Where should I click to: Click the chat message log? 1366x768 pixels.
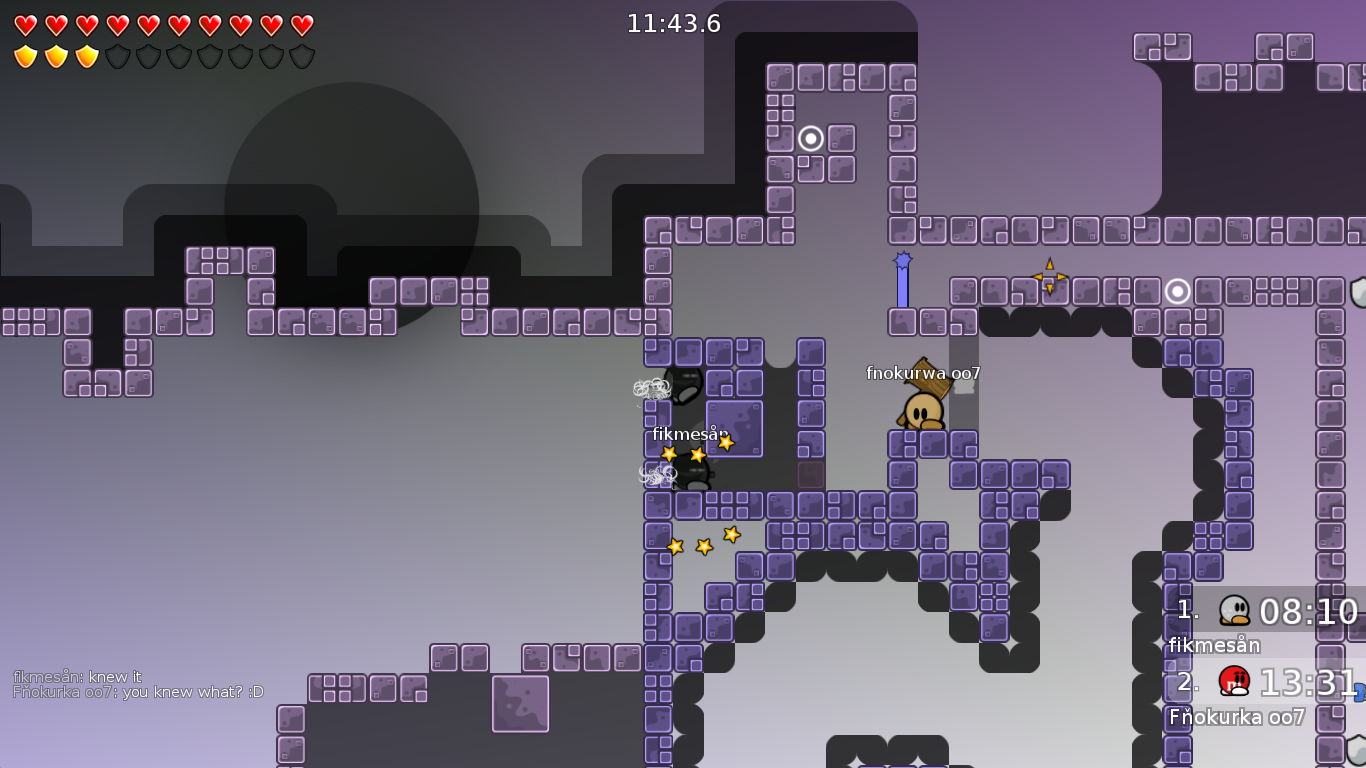138,684
